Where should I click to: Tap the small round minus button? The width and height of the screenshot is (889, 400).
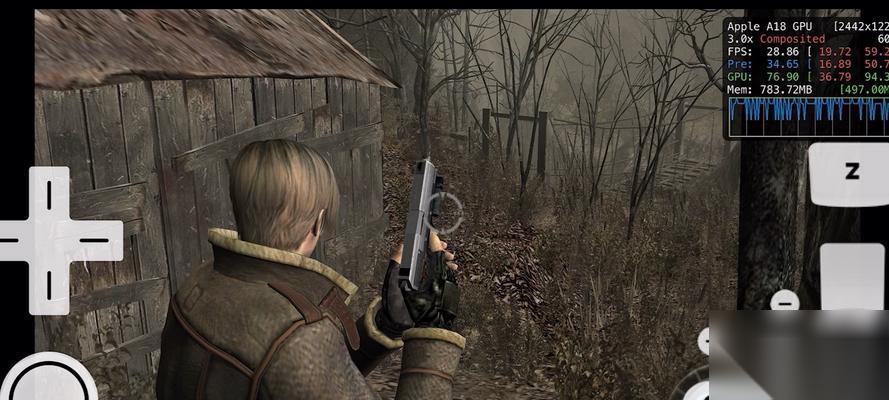point(786,300)
